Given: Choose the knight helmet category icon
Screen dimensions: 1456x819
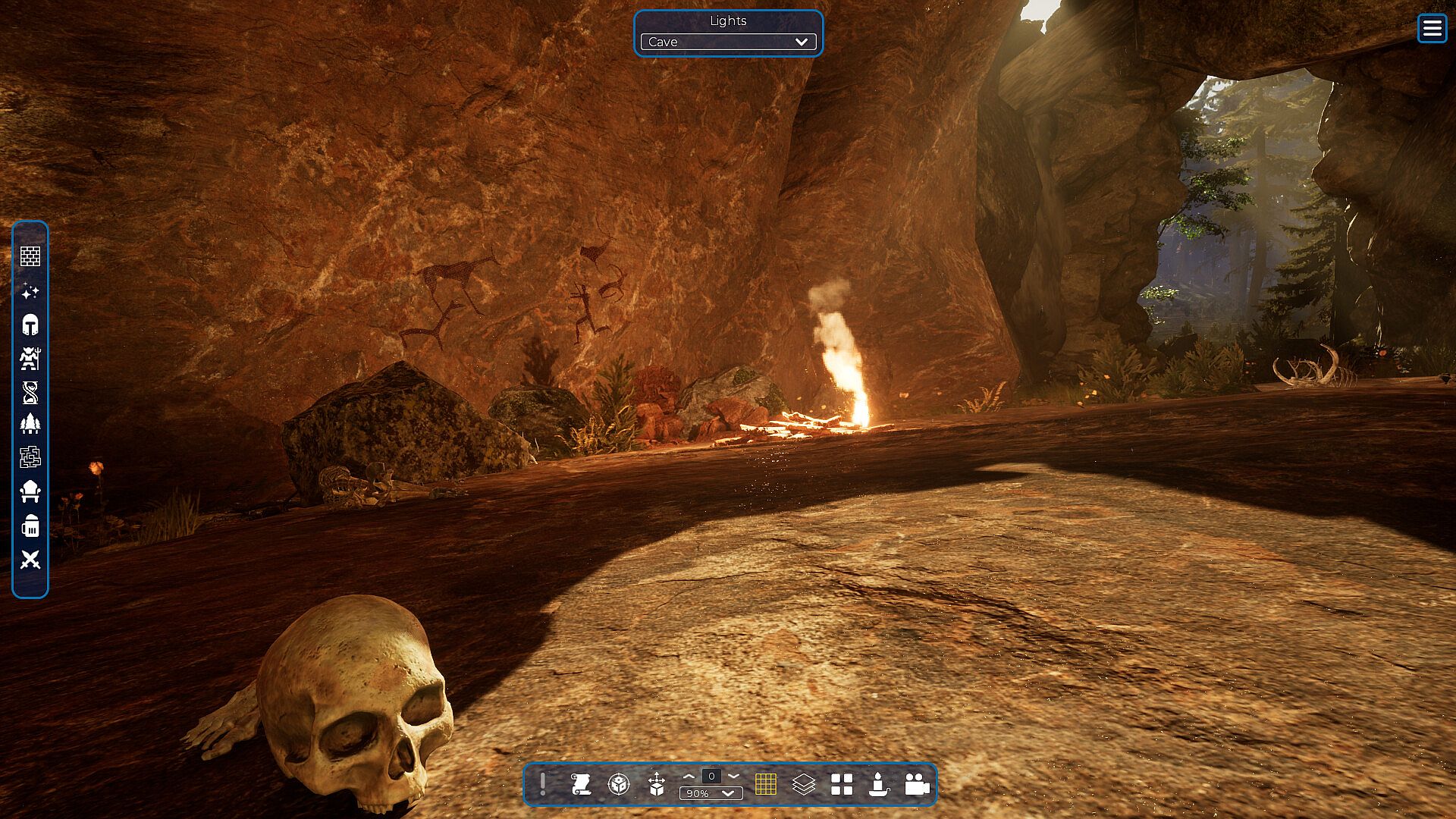Looking at the screenshot, I should click(x=30, y=325).
